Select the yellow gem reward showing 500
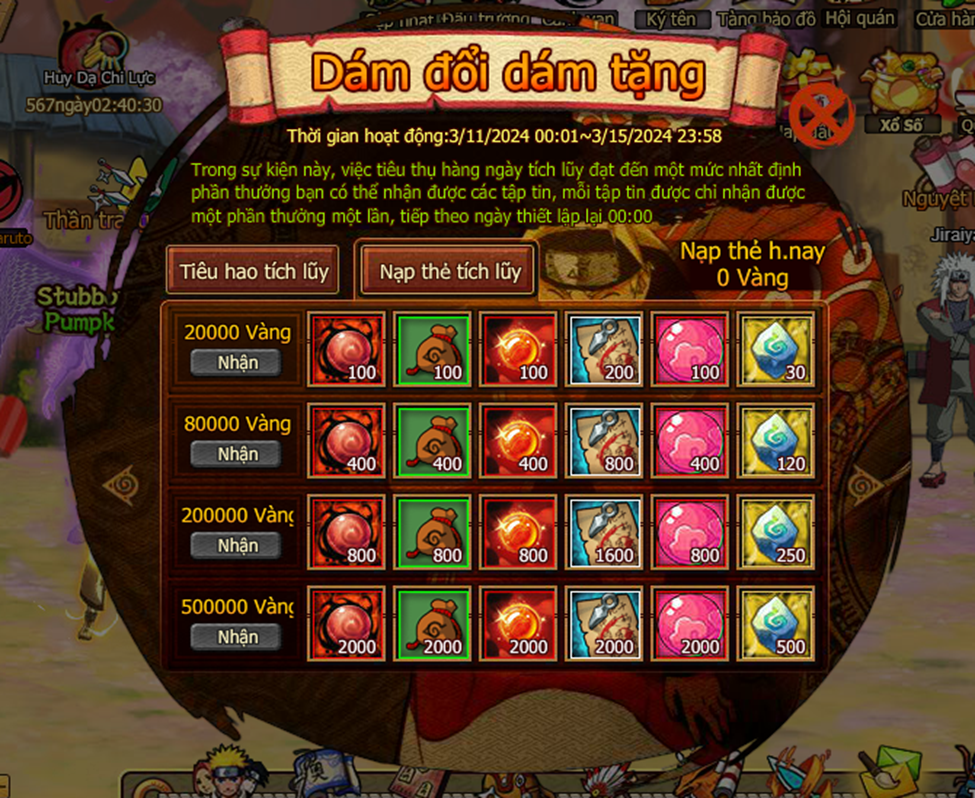 [776, 623]
